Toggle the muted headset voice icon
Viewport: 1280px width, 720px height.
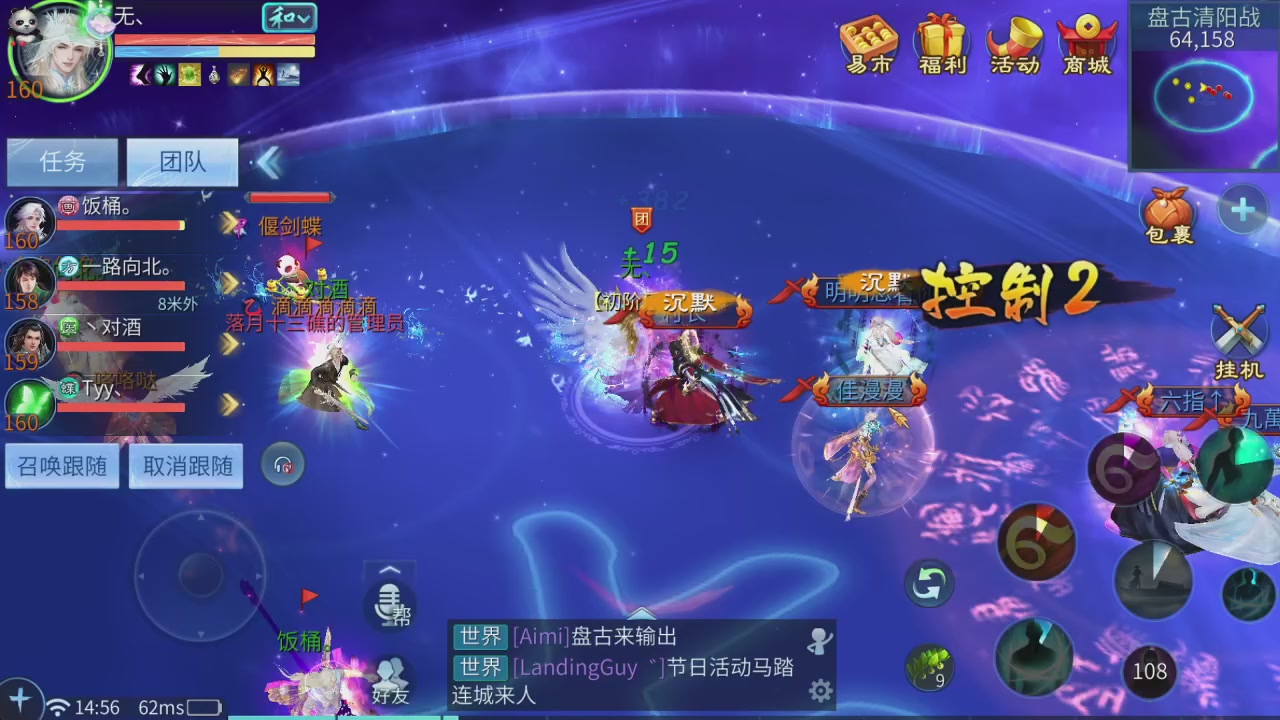(x=283, y=464)
